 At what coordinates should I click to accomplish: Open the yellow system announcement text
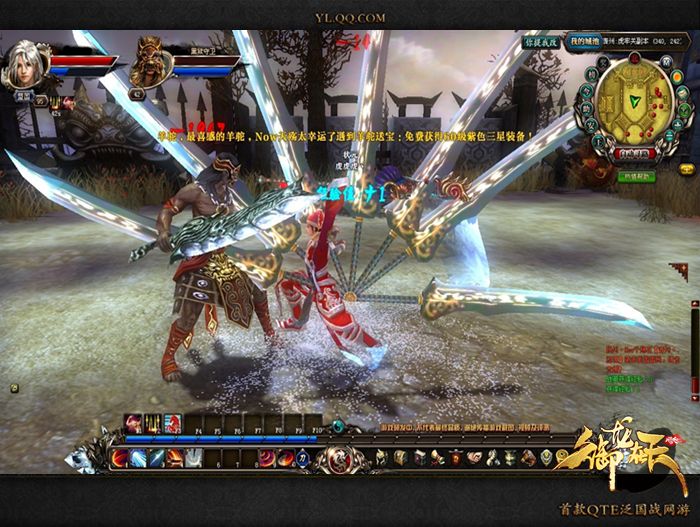tap(340, 133)
